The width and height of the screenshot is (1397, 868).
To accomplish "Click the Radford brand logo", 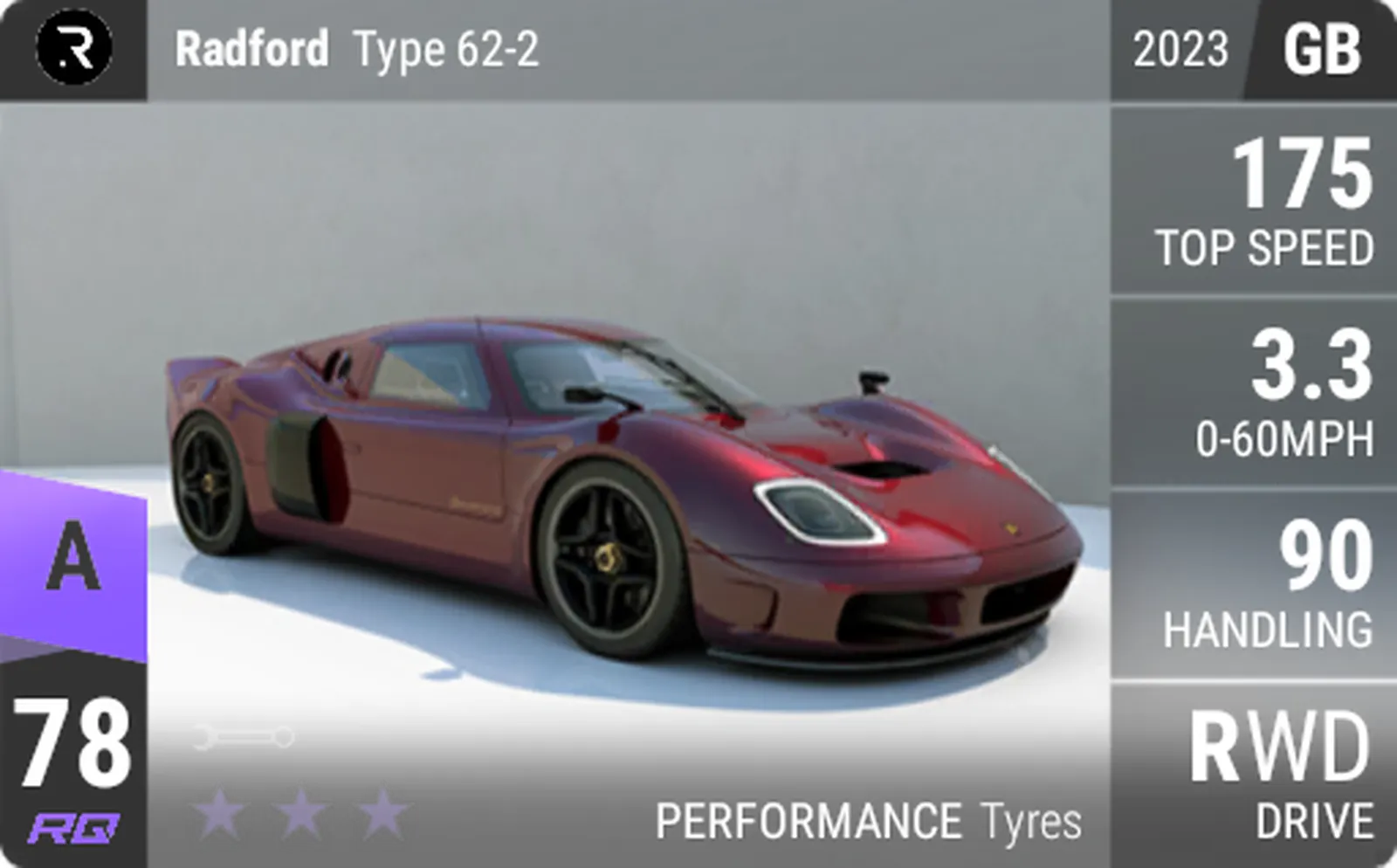I will [74, 48].
